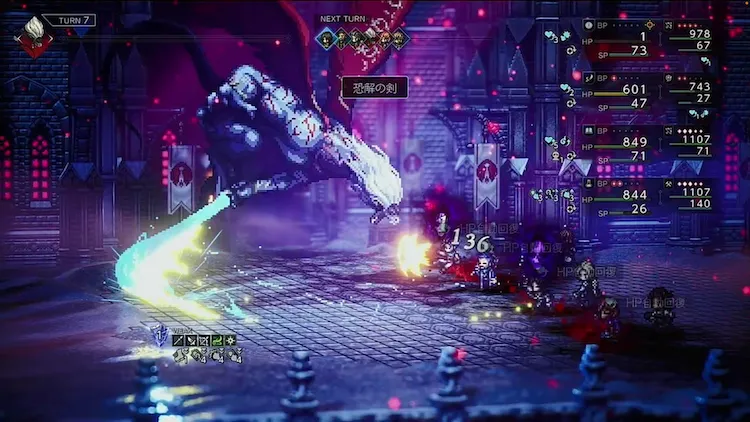750x422 pixels.
Task: Select the light weakness icon
Action: 231,341
